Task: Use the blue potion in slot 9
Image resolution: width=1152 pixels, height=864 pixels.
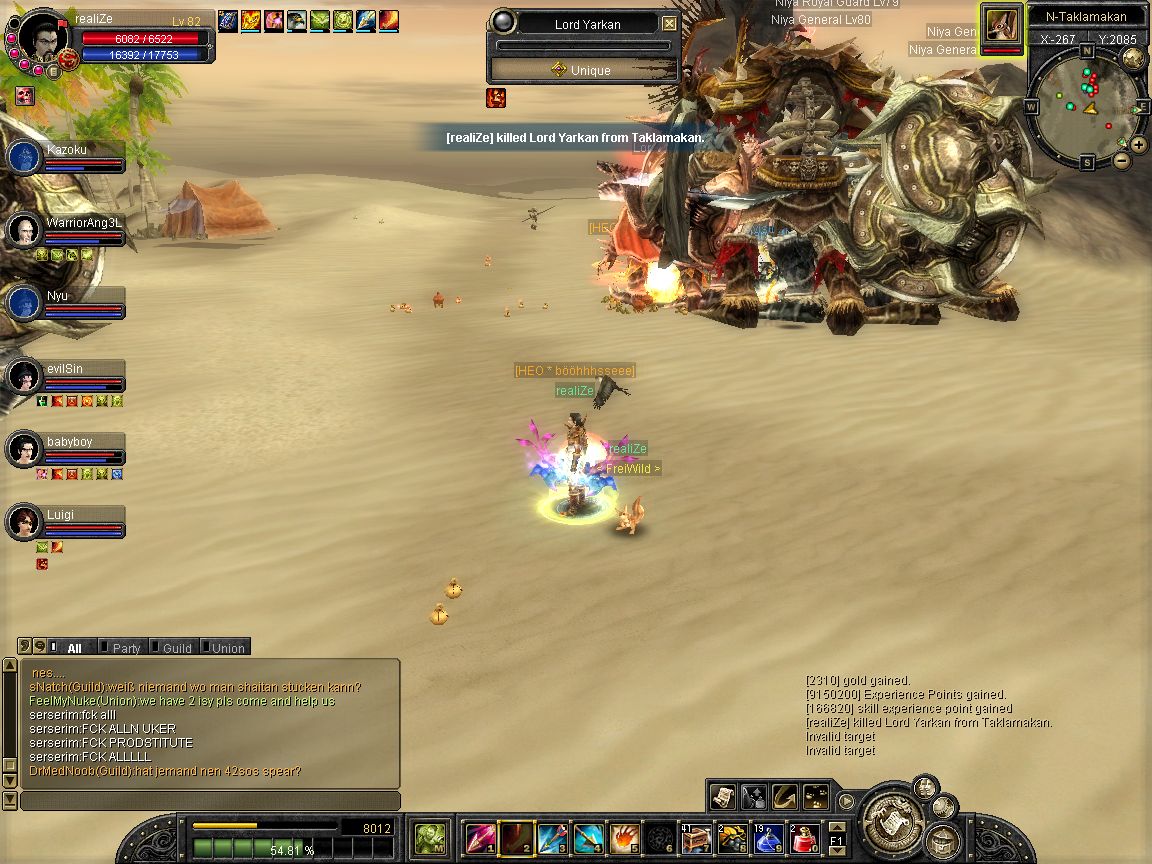Action: click(768, 838)
